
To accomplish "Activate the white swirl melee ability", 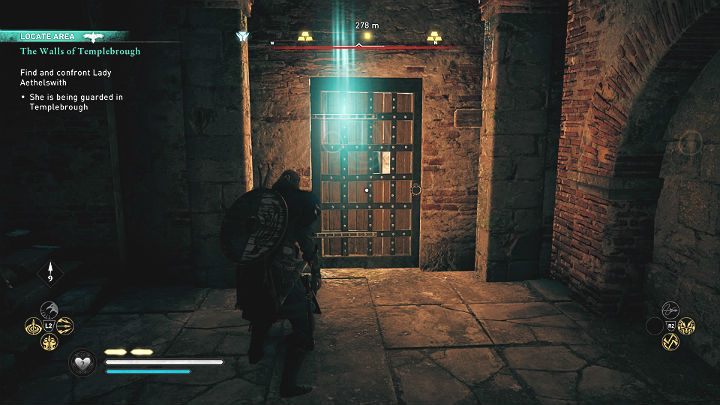I will (x=670, y=310).
